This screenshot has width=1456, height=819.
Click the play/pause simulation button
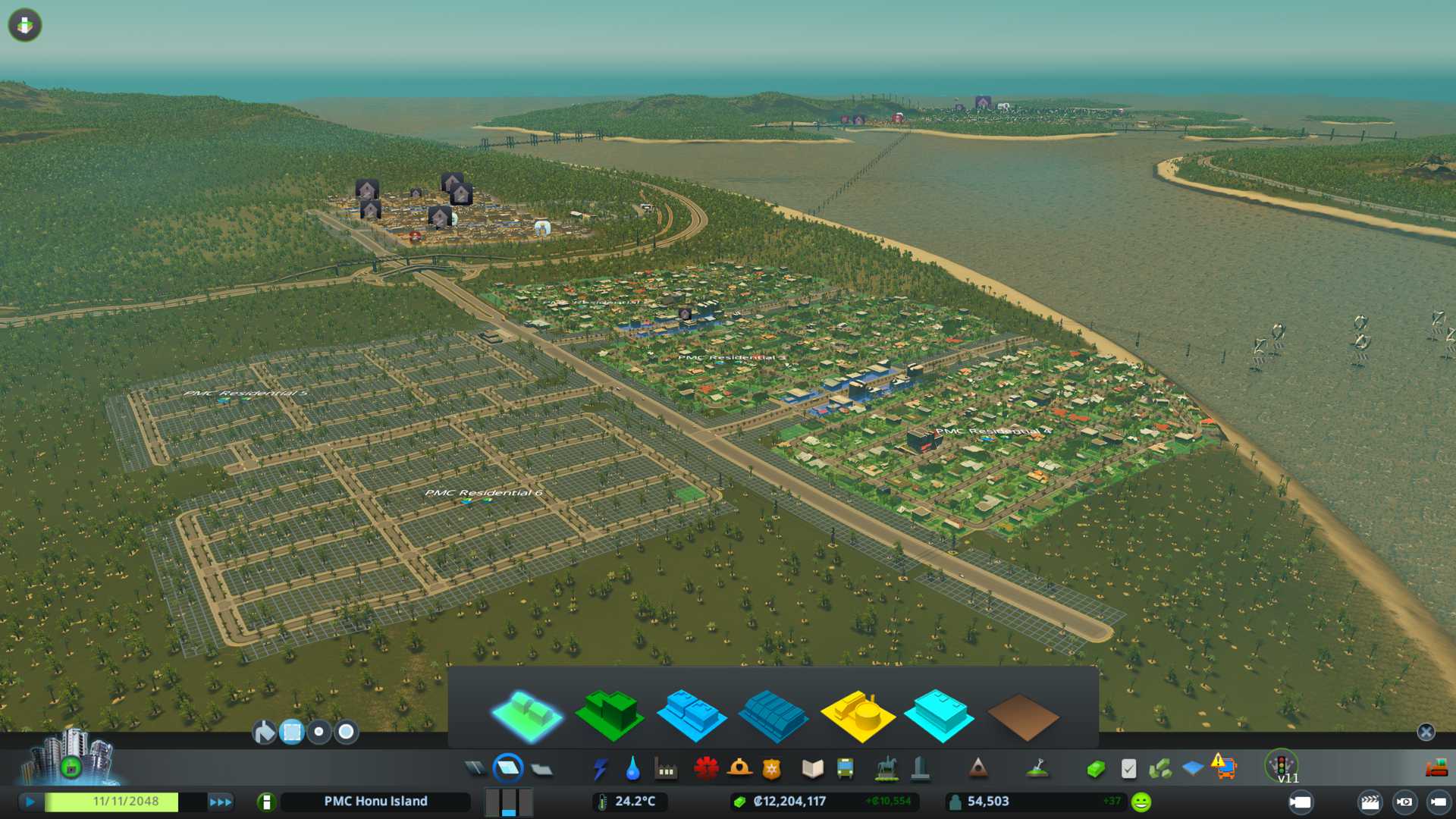pyautogui.click(x=30, y=802)
